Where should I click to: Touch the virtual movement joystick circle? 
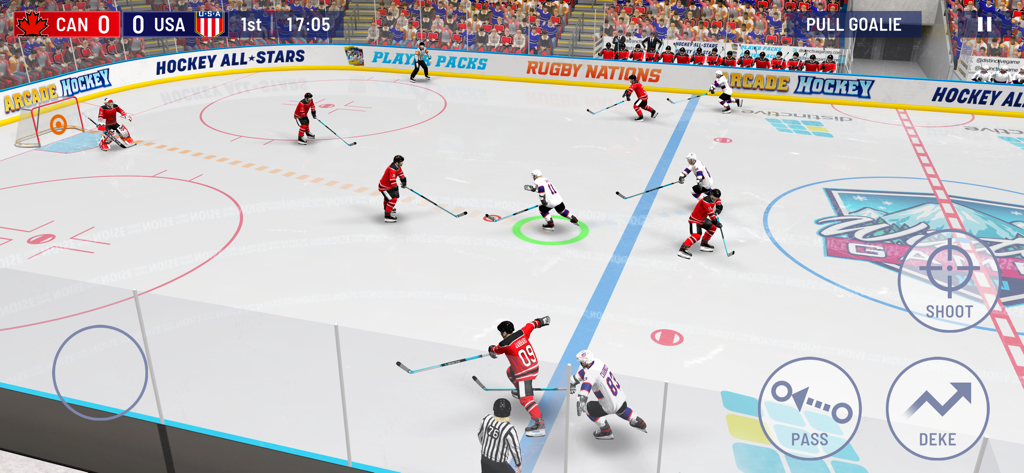(x=100, y=373)
